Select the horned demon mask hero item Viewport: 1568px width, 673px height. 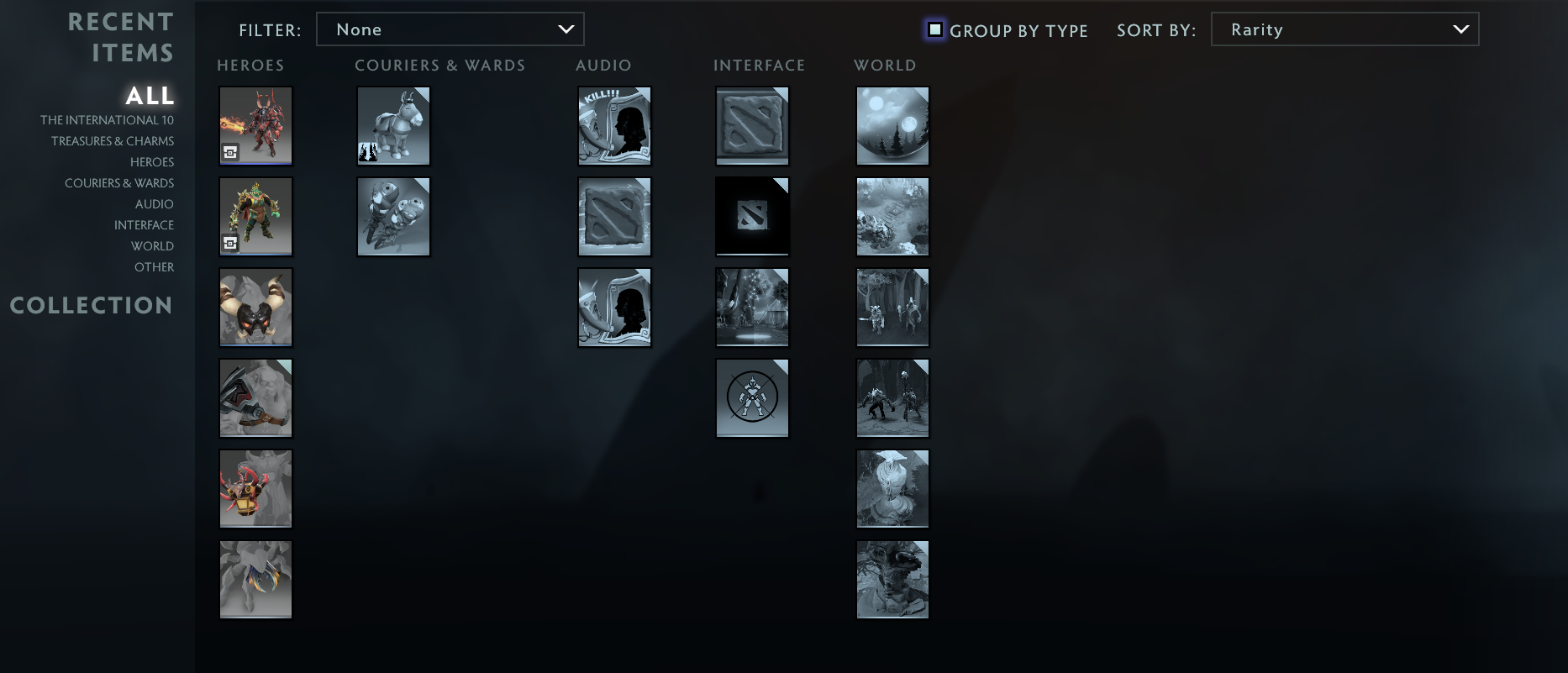tap(255, 307)
